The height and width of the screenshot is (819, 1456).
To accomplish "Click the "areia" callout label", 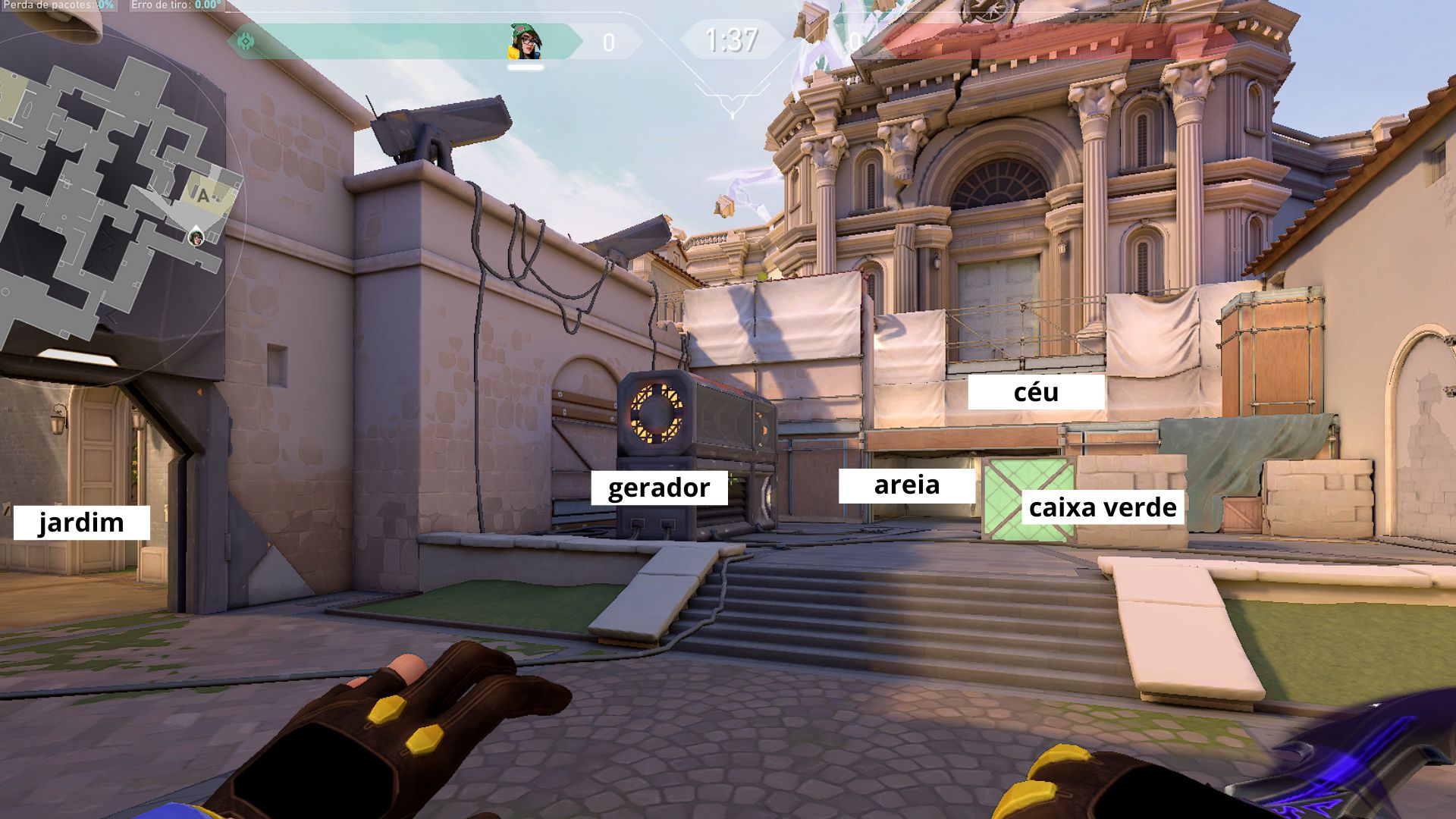I will click(907, 485).
